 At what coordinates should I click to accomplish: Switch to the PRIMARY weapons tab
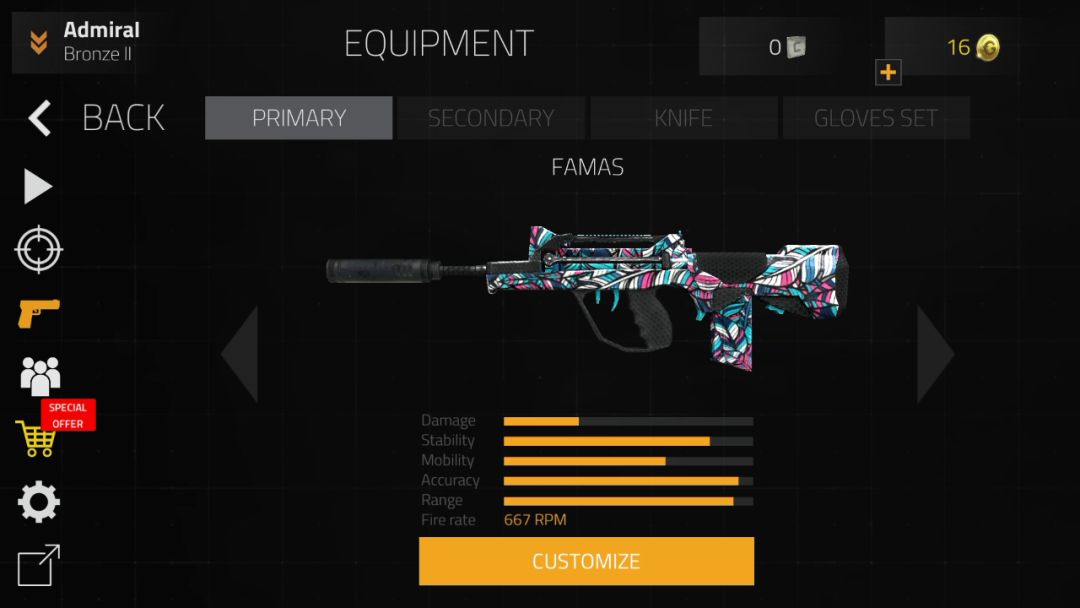[298, 118]
